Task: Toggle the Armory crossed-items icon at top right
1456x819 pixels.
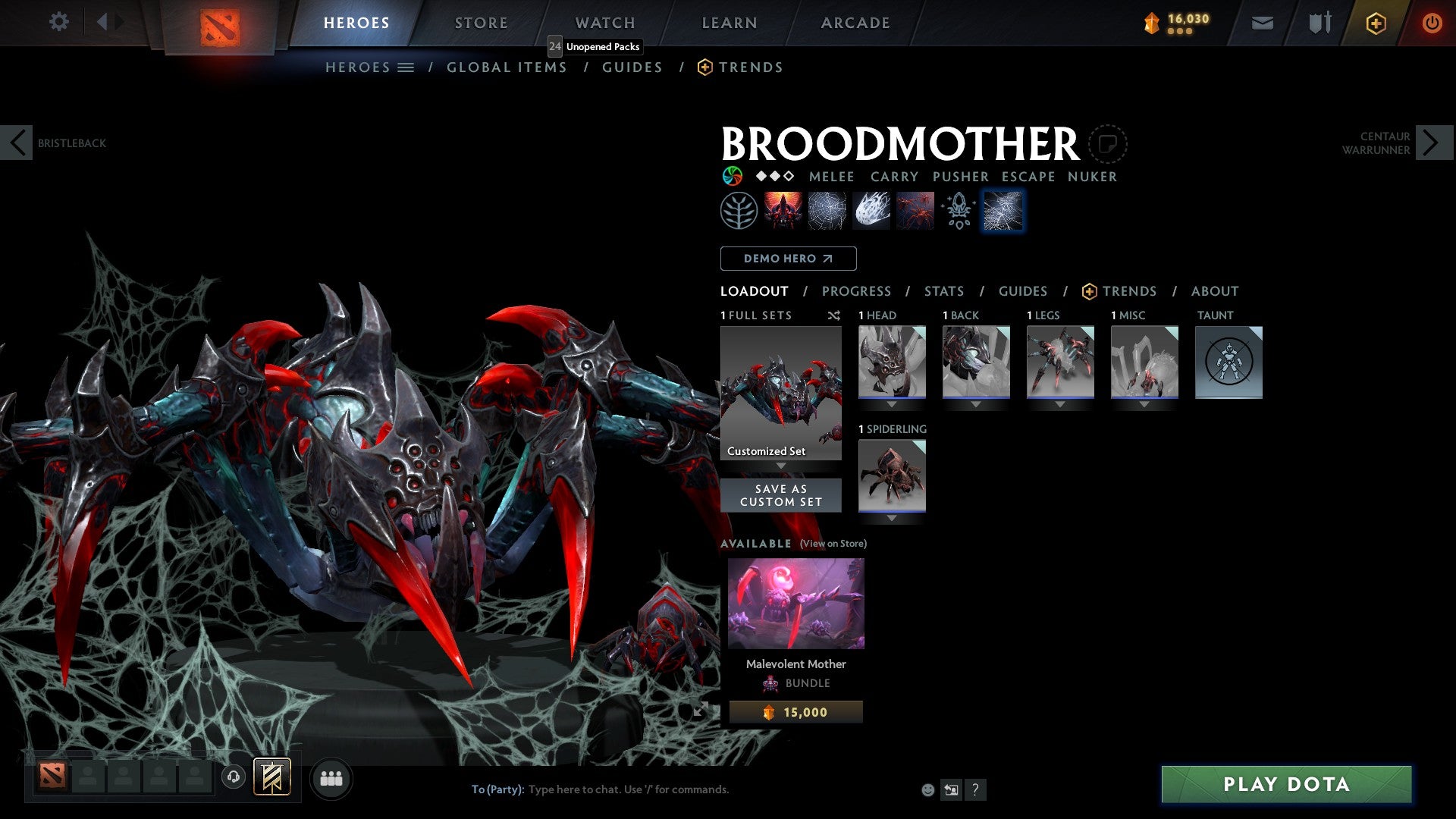Action: tap(1319, 23)
